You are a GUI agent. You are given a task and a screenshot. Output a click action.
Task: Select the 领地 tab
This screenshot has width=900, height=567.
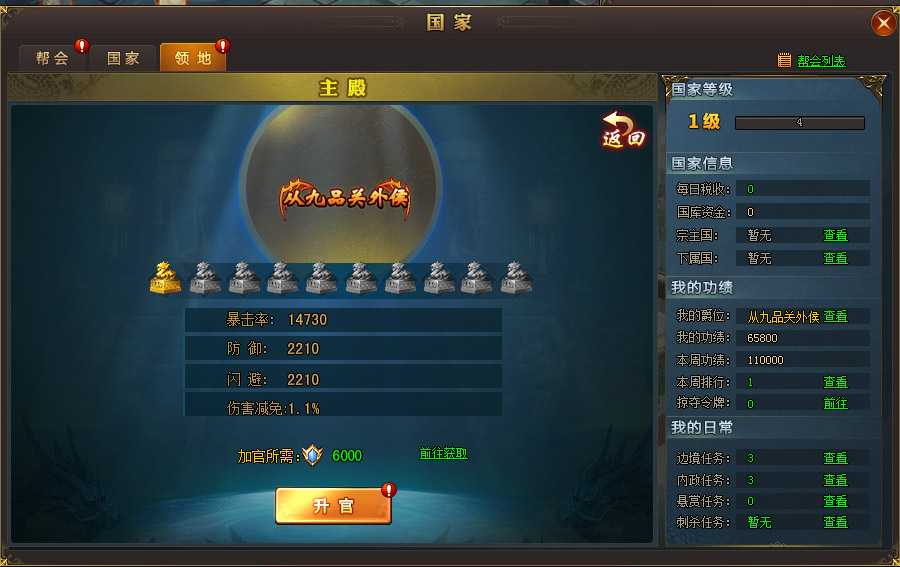(193, 58)
